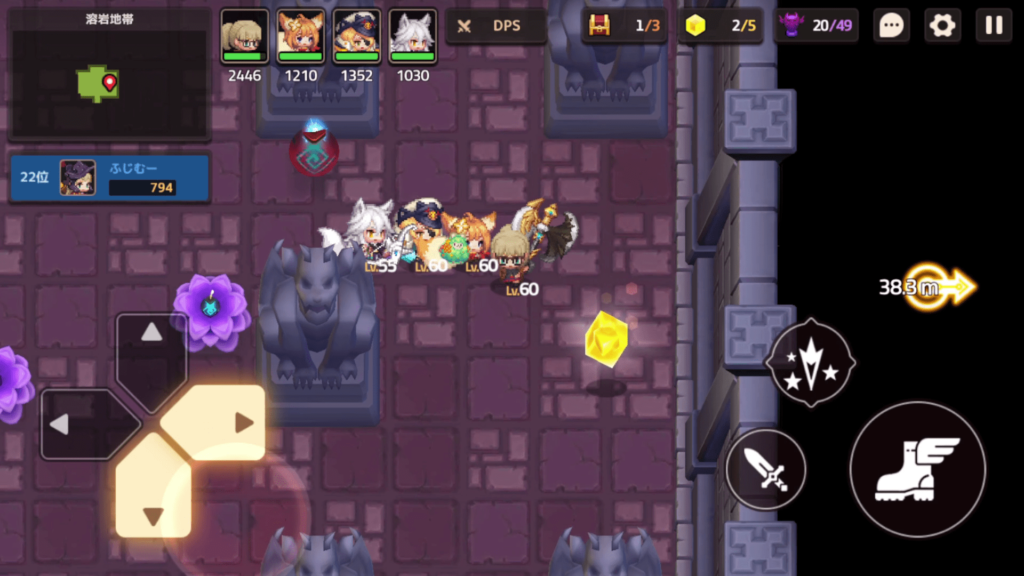
Task: Use the winged boot dash button
Action: click(917, 469)
